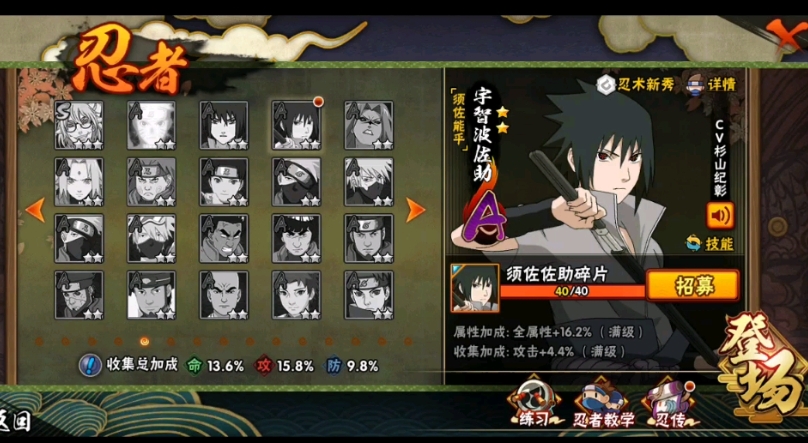Play the CV voice sample speaker
Image resolution: width=808 pixels, height=443 pixels.
coord(719,214)
